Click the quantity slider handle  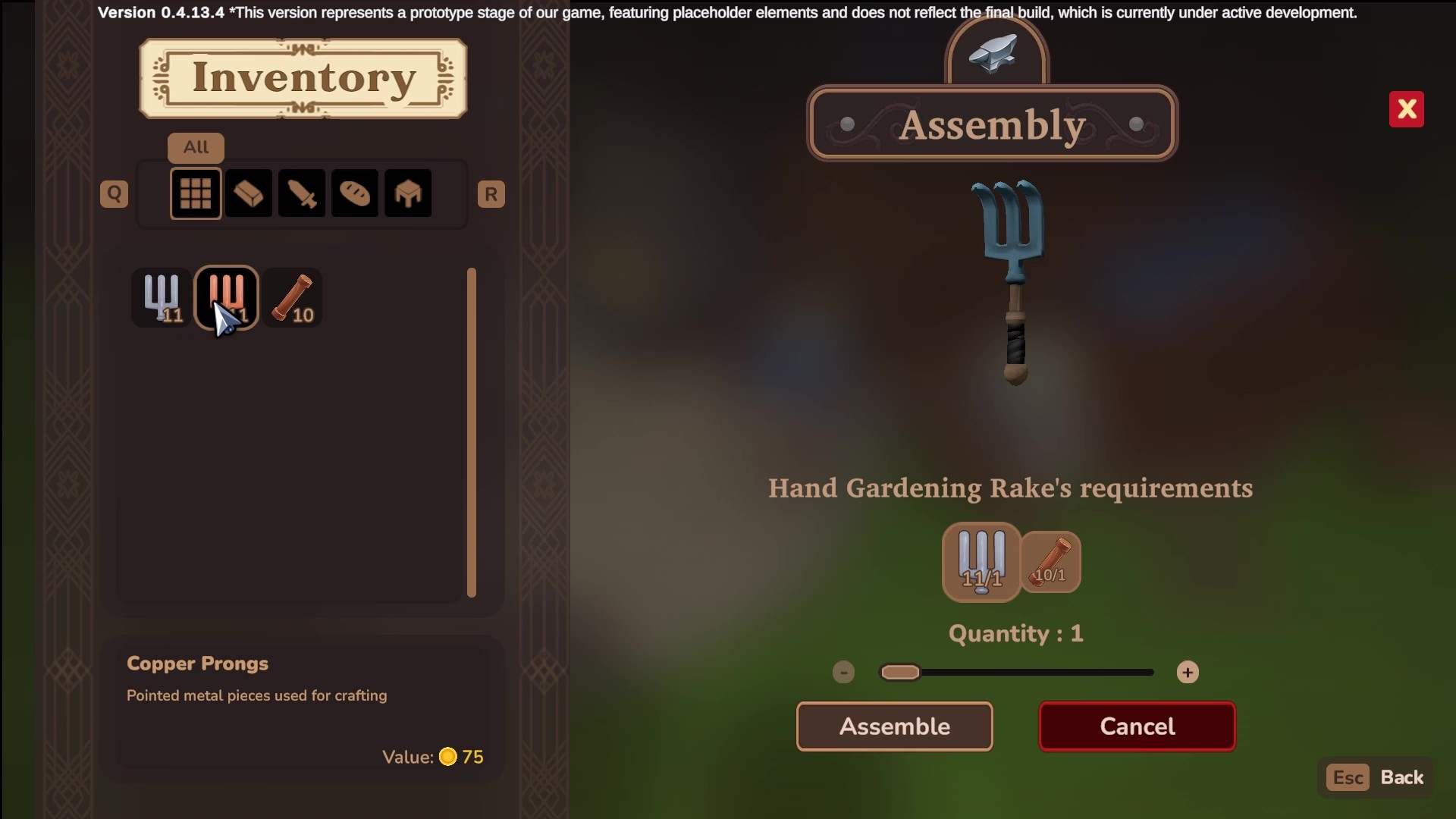900,673
